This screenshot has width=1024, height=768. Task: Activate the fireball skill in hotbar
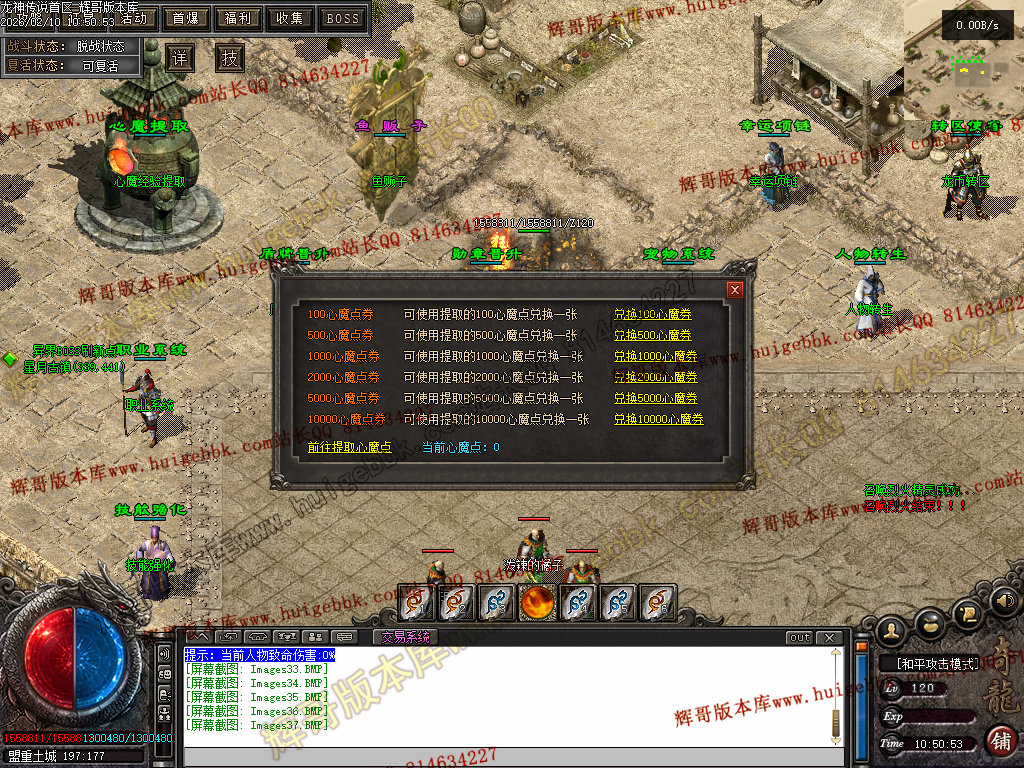click(537, 602)
